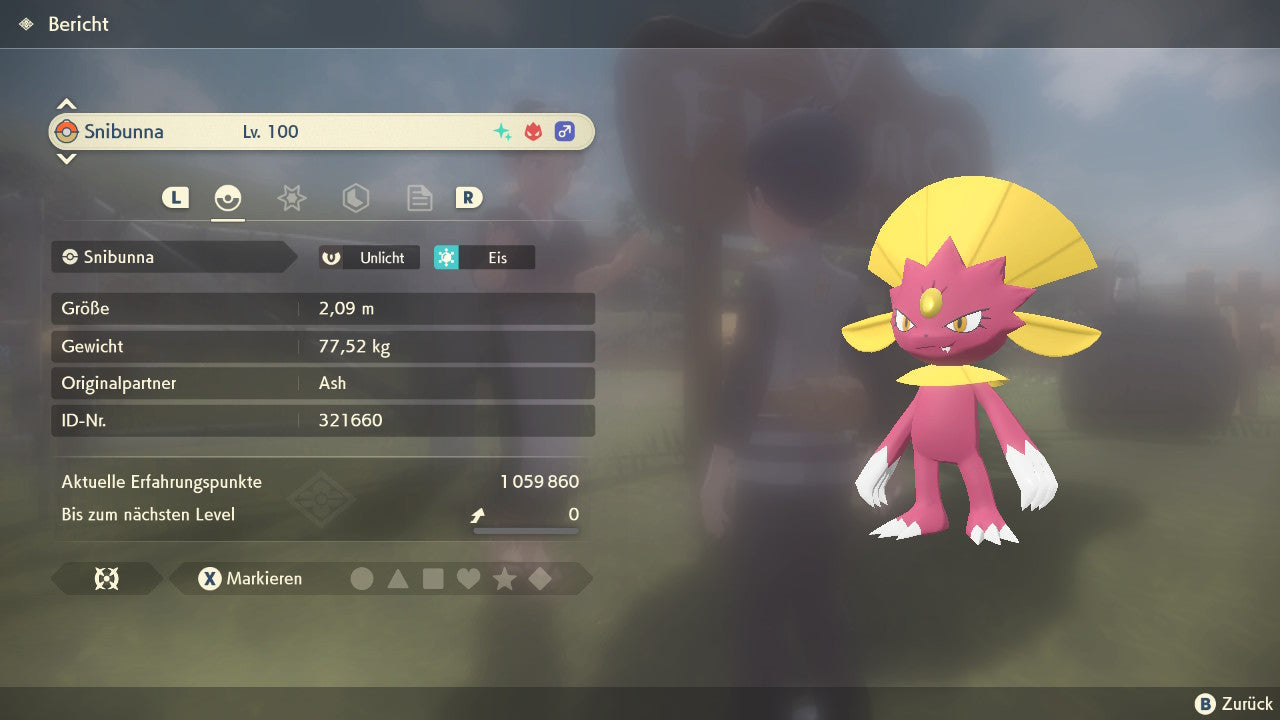The image size is (1280, 720).
Task: Switch to the star-burst stats tab
Action: [x=291, y=198]
